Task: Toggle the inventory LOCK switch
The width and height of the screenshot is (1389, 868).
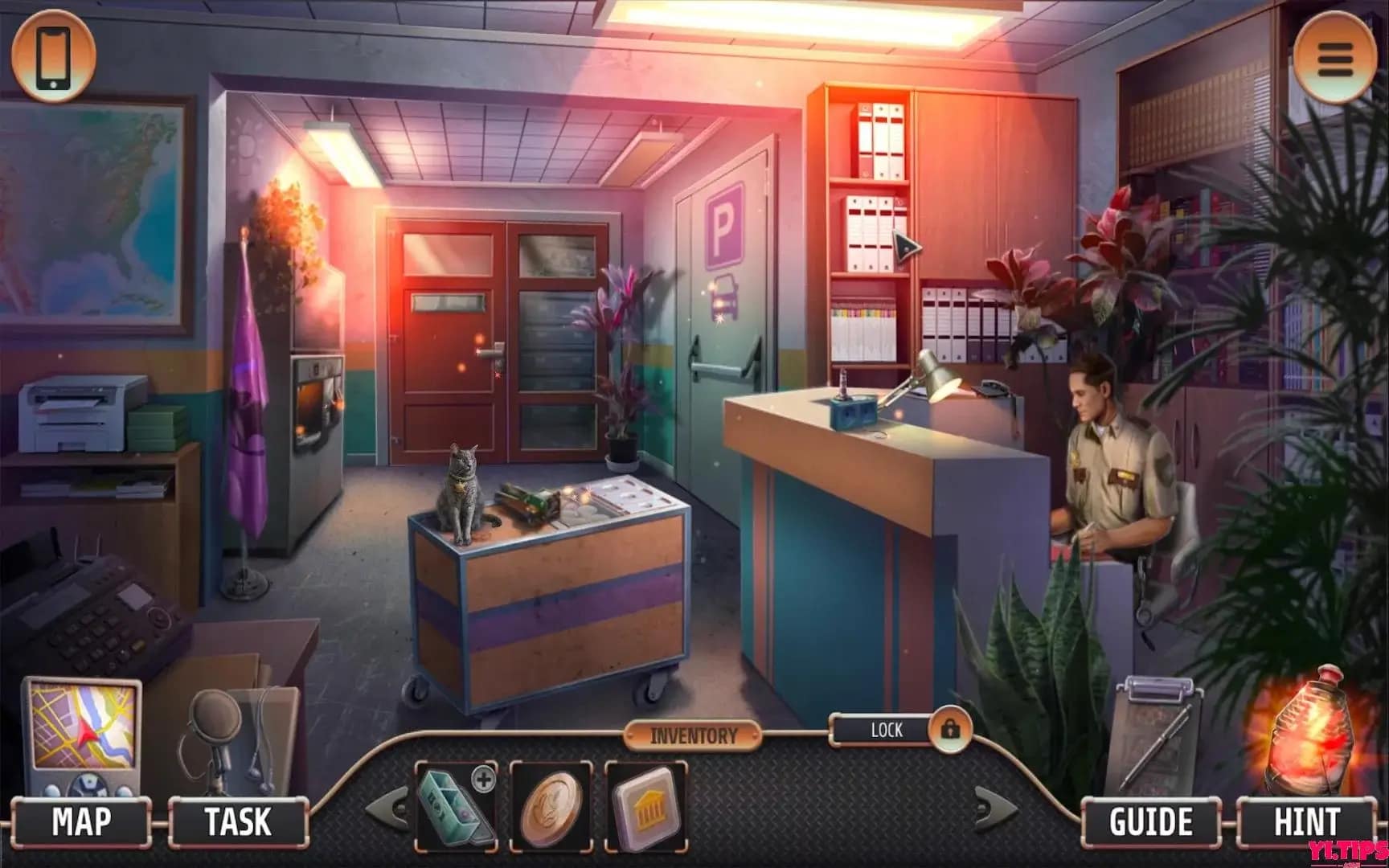Action: pyautogui.click(x=885, y=731)
